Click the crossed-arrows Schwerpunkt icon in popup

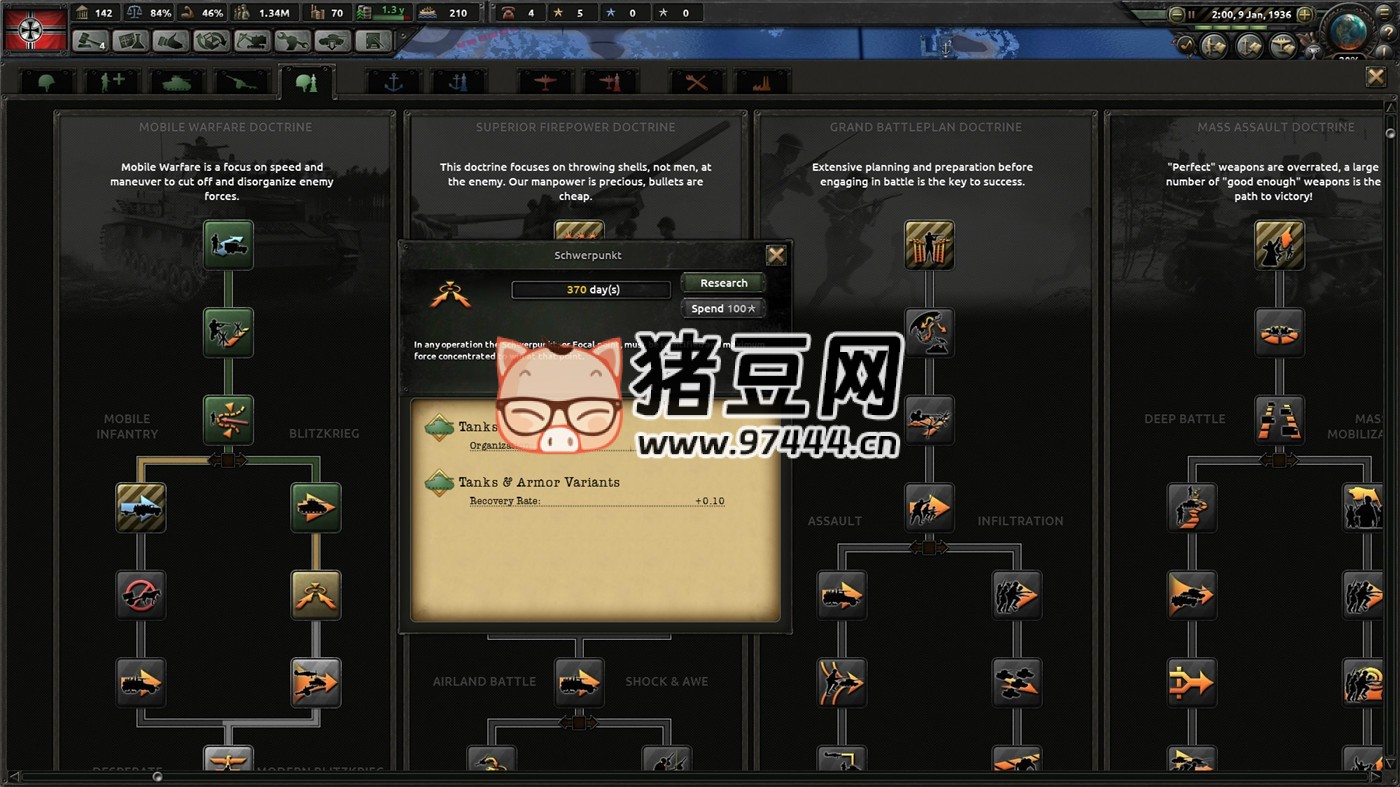pyautogui.click(x=450, y=293)
